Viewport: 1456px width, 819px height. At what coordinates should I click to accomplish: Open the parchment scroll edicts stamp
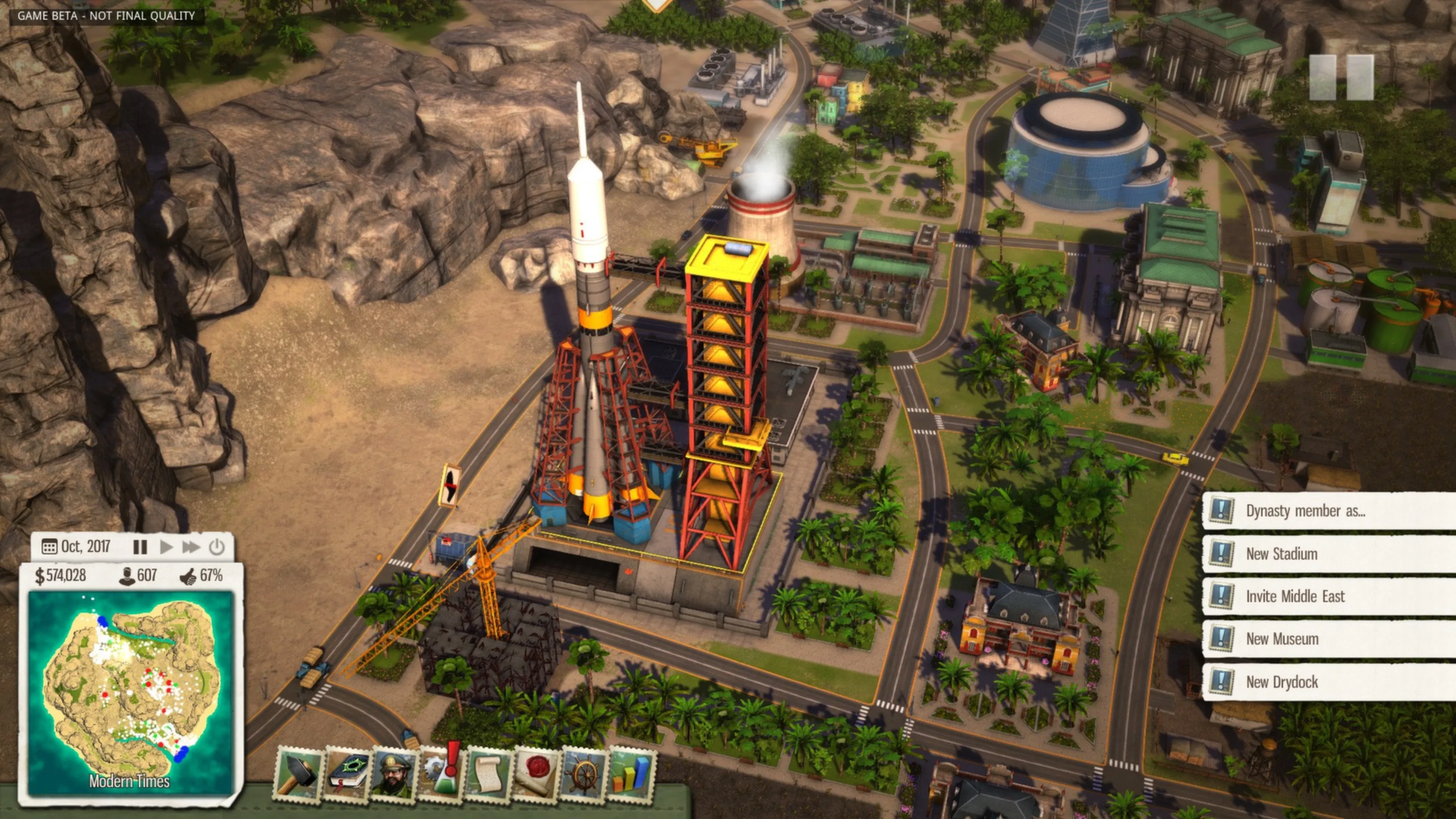point(489,774)
